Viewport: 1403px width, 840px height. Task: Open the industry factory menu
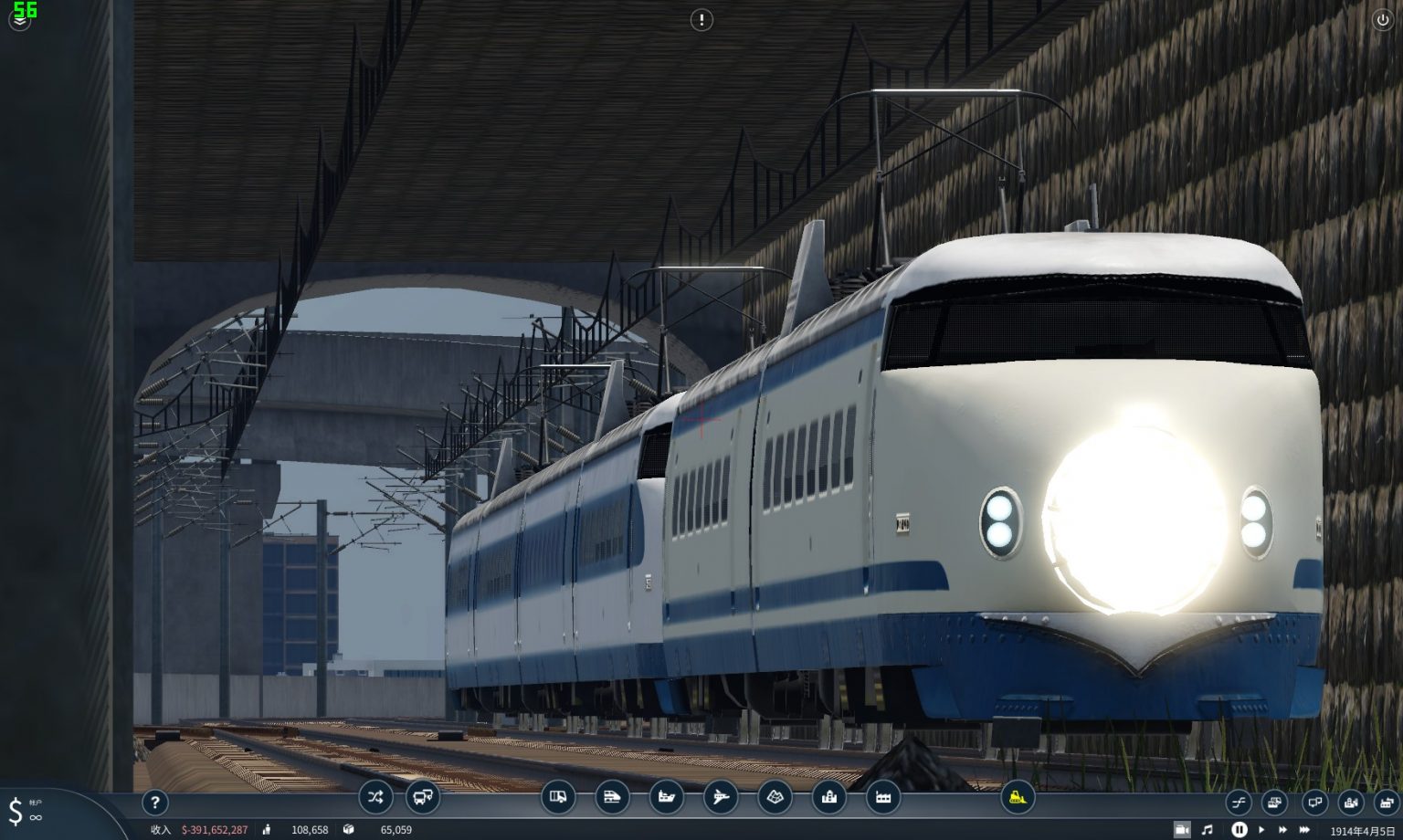point(882,797)
